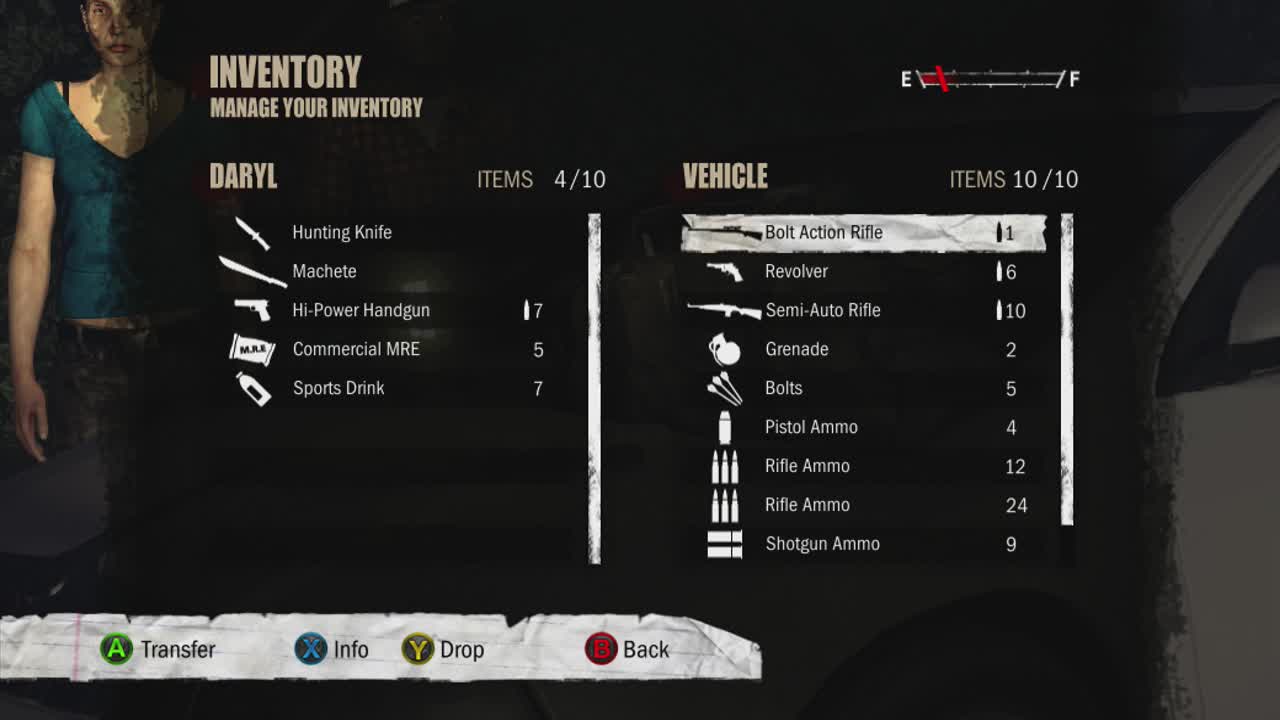Select the Sports Drink bottle icon
The height and width of the screenshot is (720, 1280).
click(x=252, y=386)
